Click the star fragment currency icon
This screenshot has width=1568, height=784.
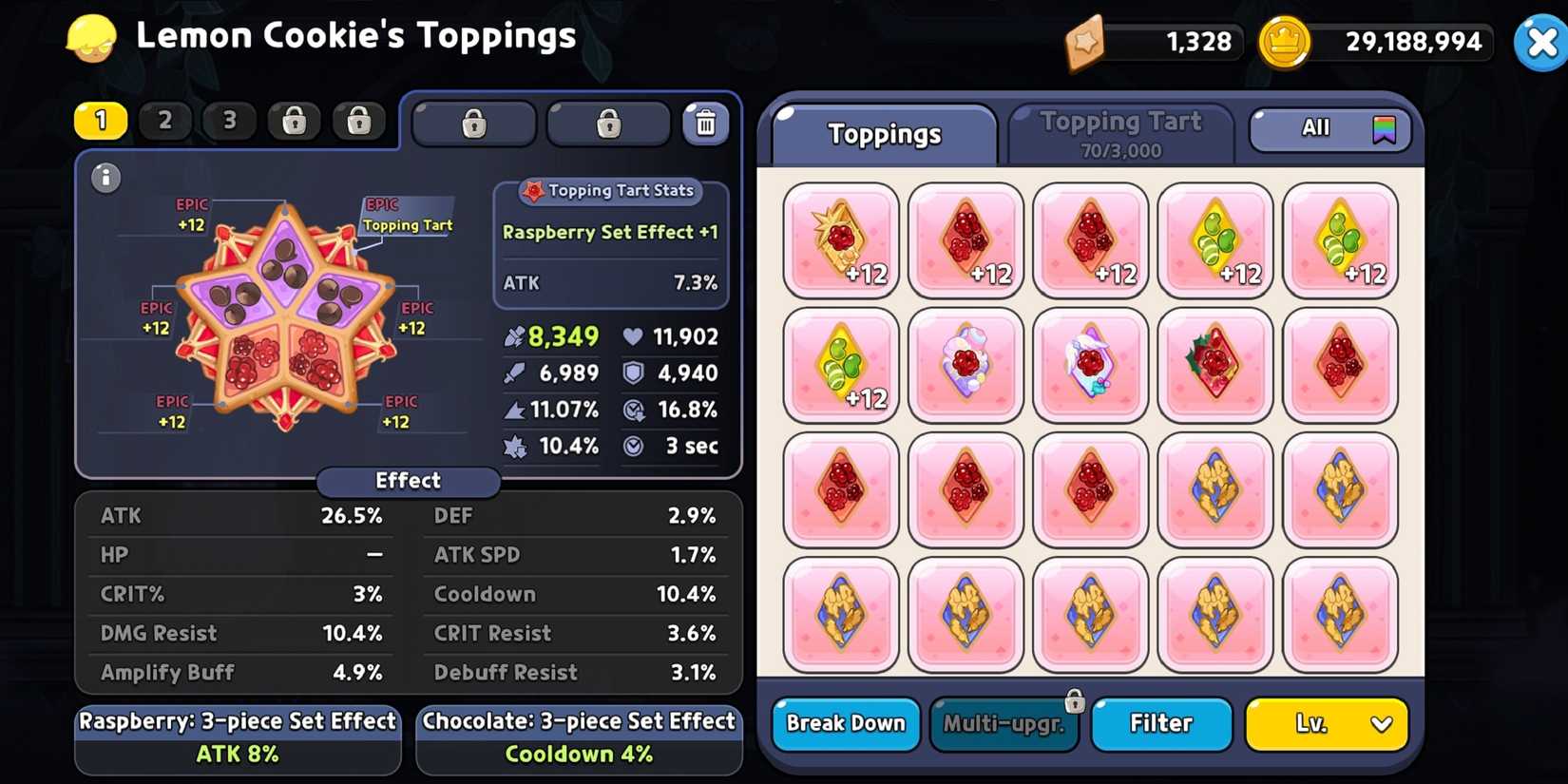point(1086,42)
